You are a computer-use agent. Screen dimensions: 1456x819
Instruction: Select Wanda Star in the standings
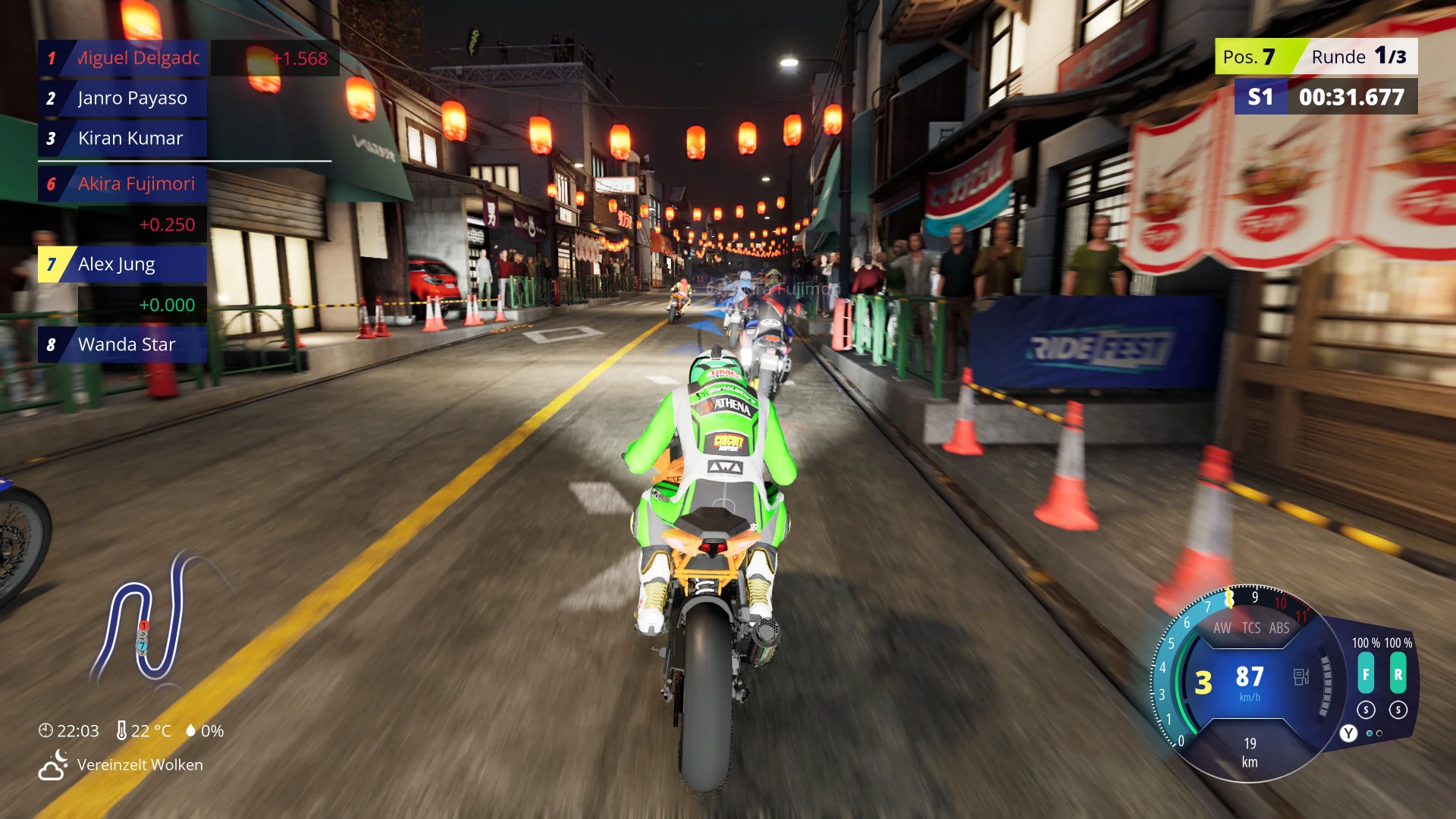123,345
